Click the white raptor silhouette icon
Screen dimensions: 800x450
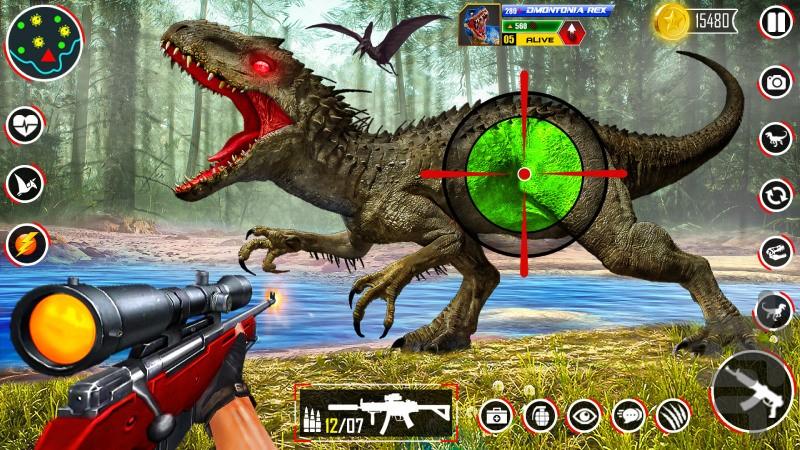coord(775,138)
